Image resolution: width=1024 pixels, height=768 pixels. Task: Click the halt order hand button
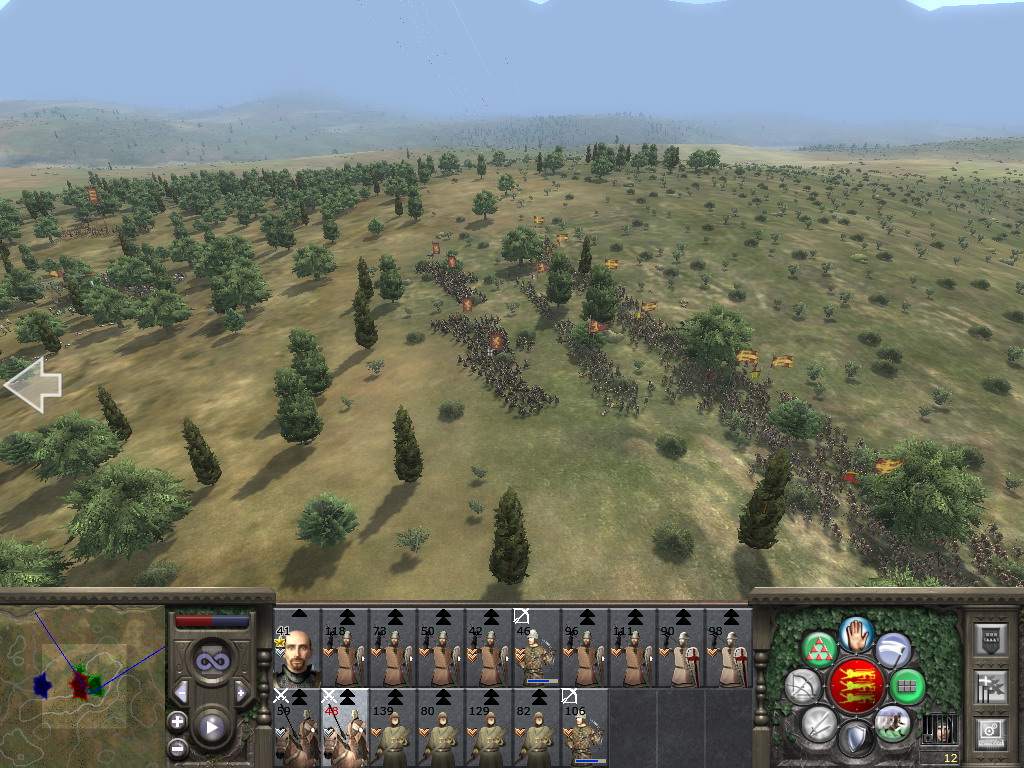click(856, 633)
